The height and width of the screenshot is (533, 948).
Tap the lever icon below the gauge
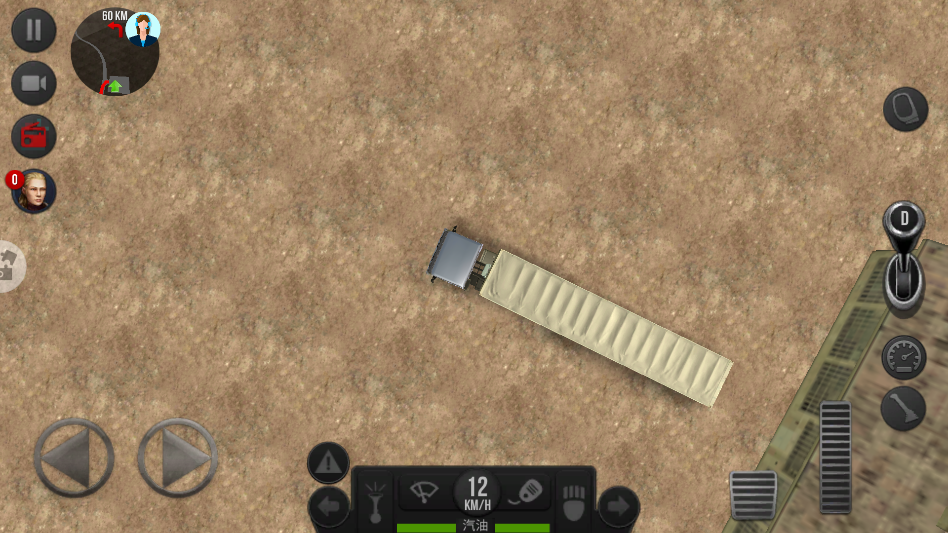[904, 409]
